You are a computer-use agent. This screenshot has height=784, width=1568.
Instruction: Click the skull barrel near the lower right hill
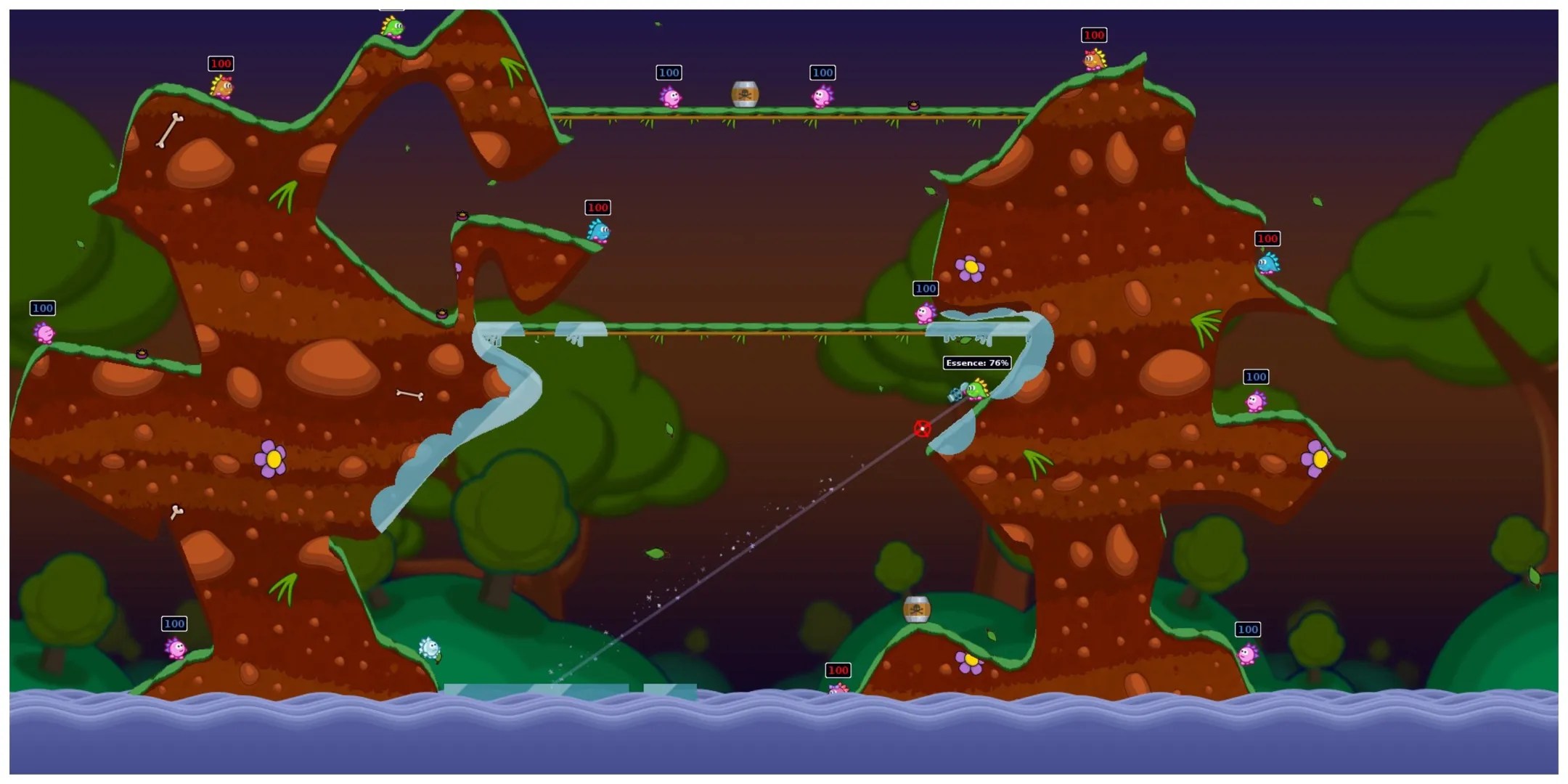(x=916, y=611)
